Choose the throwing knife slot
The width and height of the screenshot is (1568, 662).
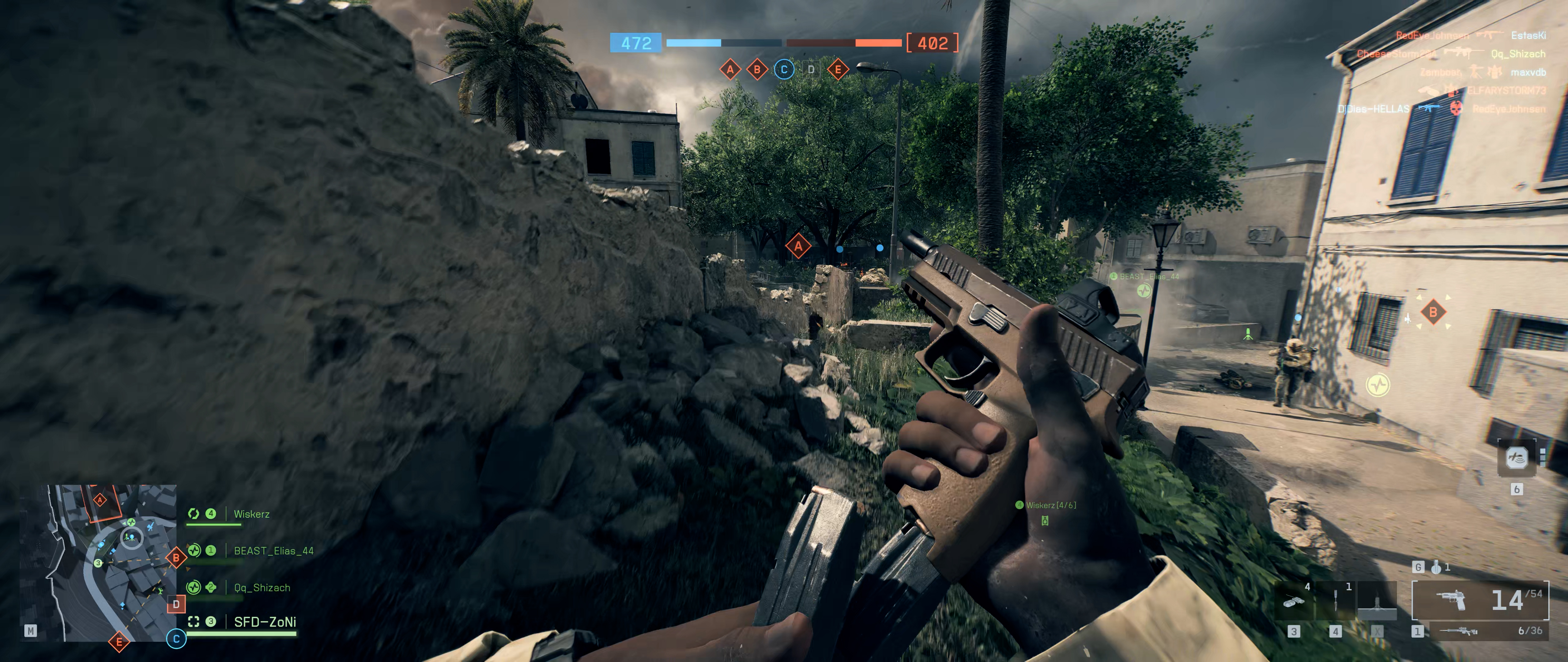click(1336, 600)
